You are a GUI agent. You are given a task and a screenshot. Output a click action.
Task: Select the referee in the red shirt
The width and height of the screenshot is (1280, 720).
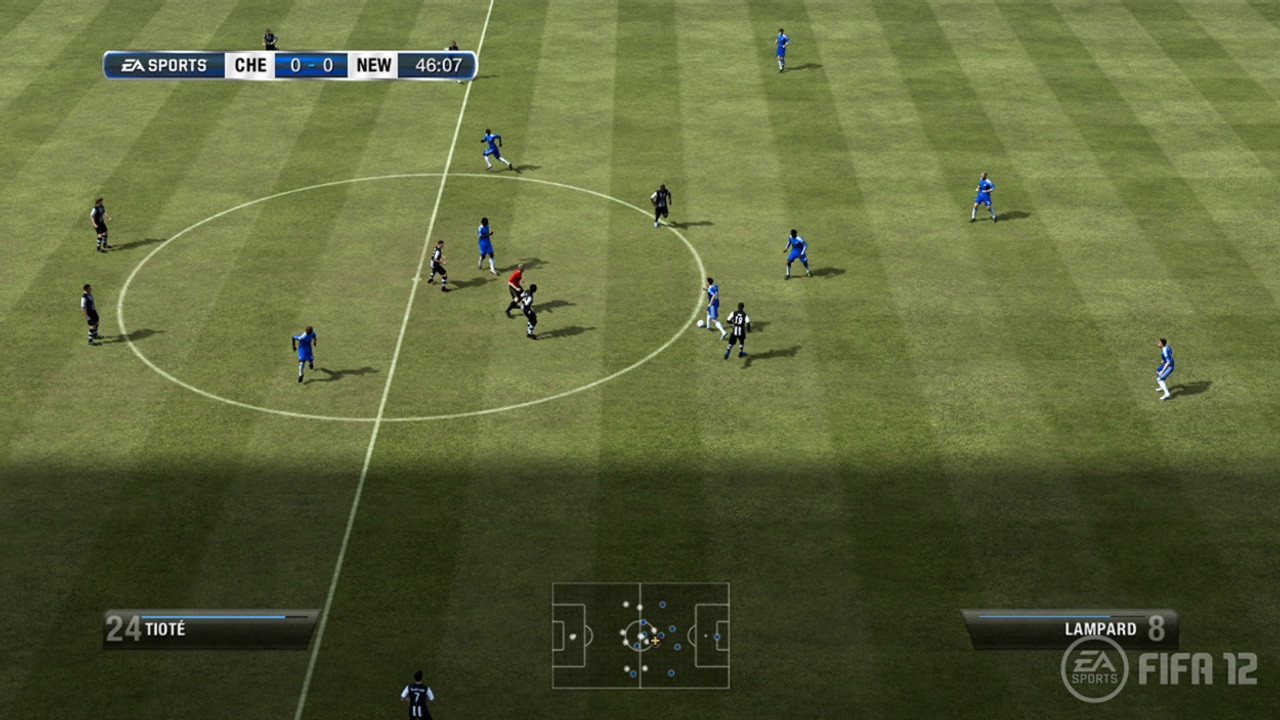point(514,280)
